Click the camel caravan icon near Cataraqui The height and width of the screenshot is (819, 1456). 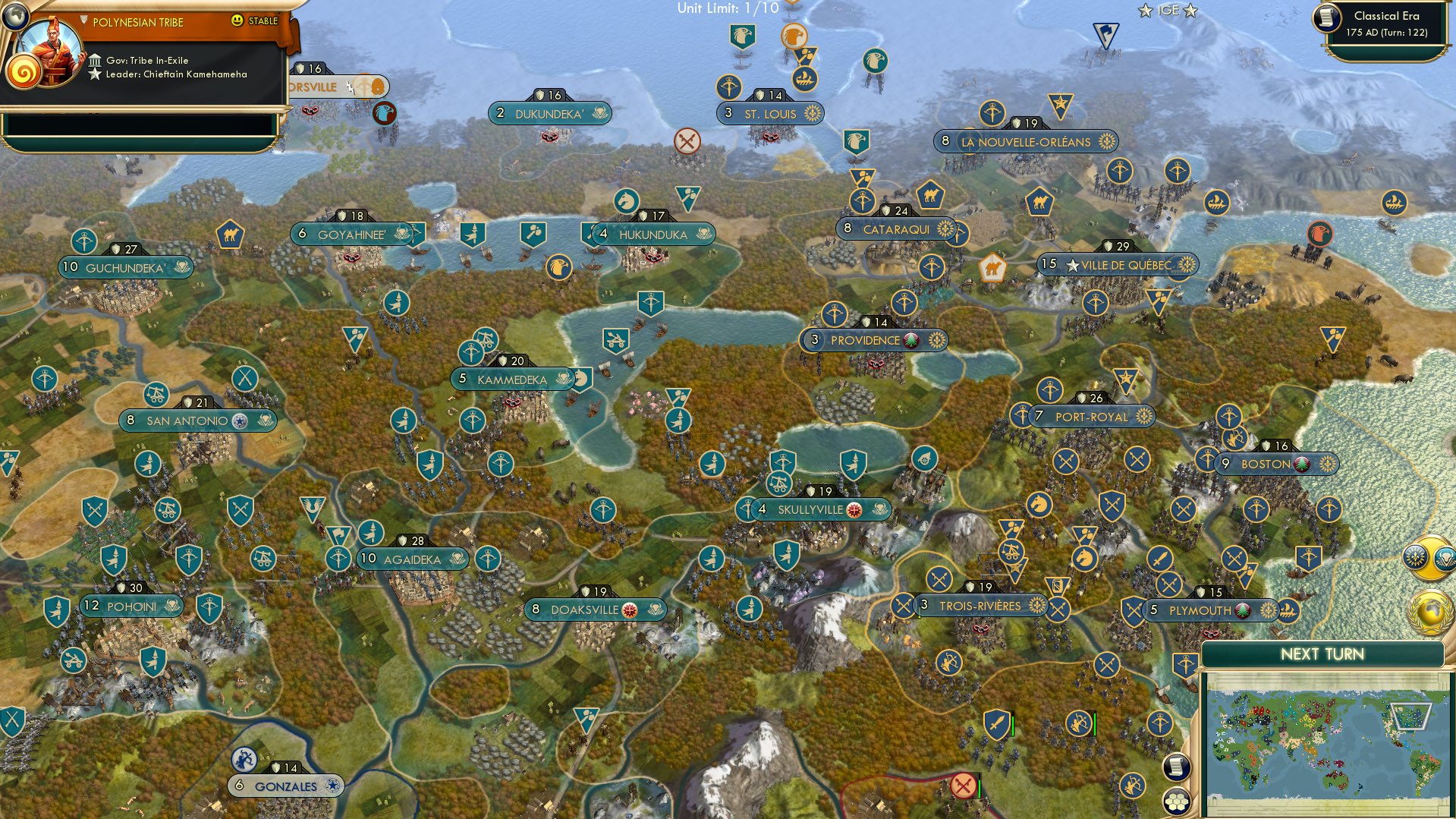click(930, 195)
